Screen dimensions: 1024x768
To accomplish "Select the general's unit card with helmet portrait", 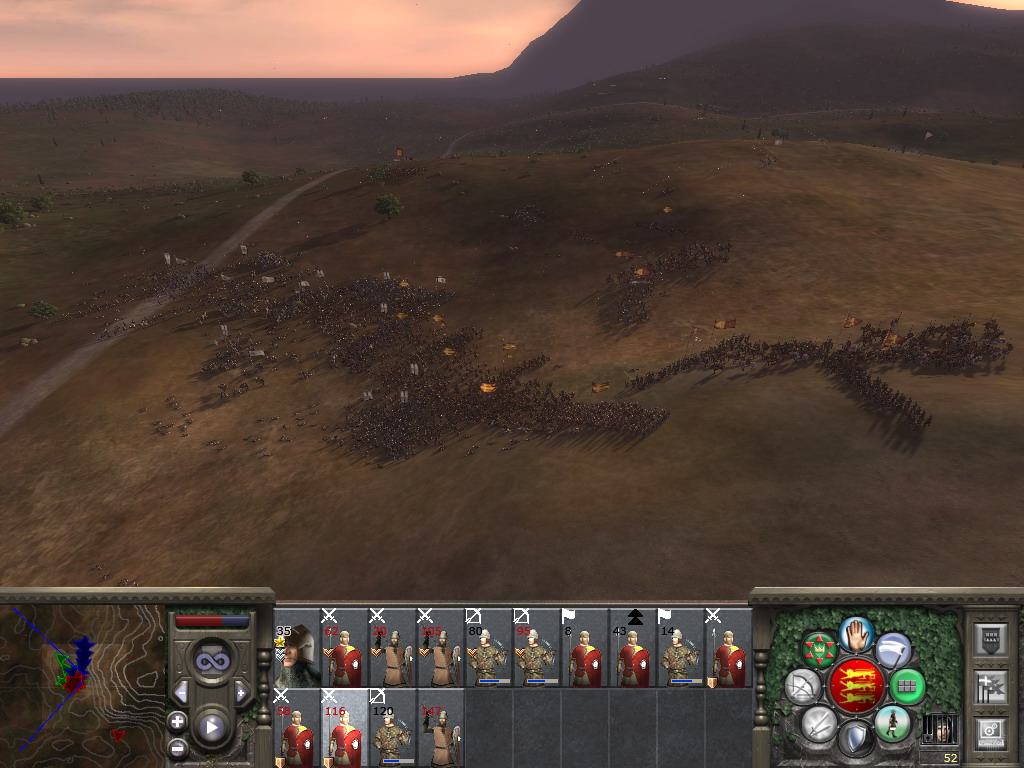I will pos(297,648).
